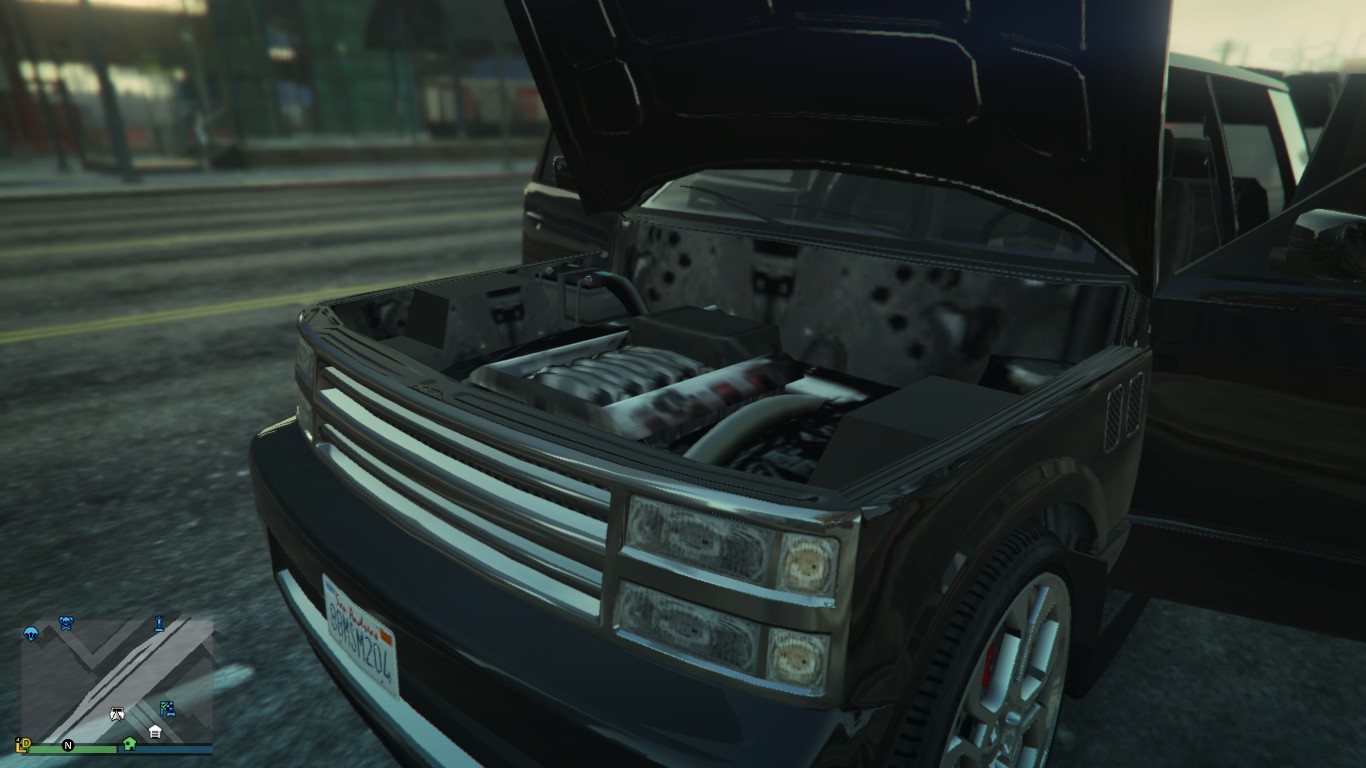Select the green safehouse blip

(129, 744)
